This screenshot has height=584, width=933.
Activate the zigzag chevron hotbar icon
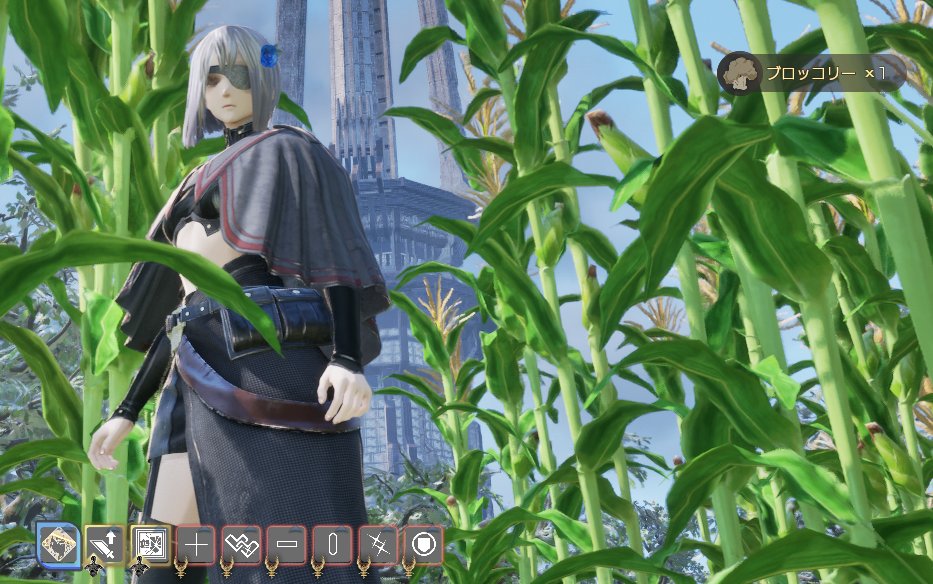point(241,545)
